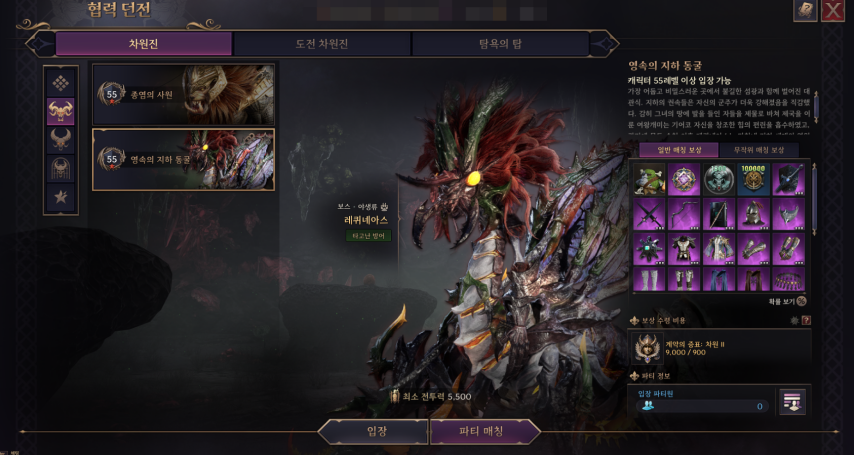Show the 일반 매칭 보상 rewards tab
Image resolution: width=854 pixels, height=455 pixels.
tap(680, 150)
